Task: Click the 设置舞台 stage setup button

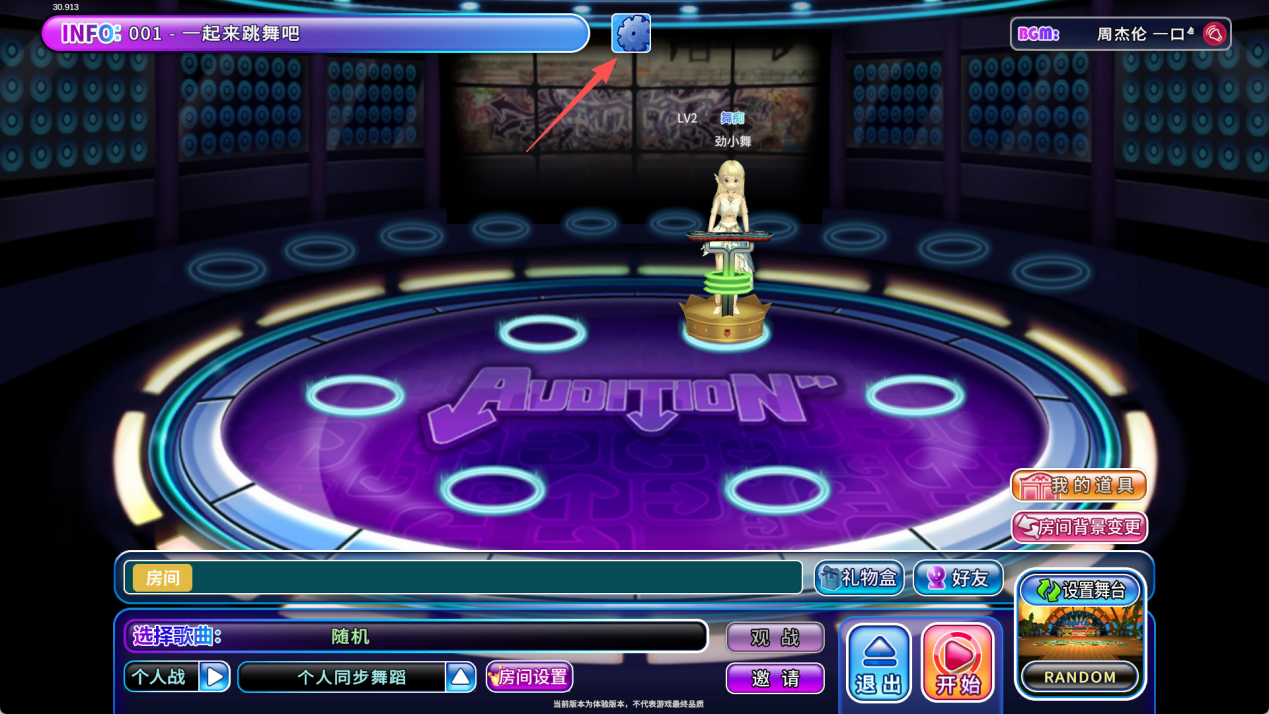Action: (x=1080, y=590)
